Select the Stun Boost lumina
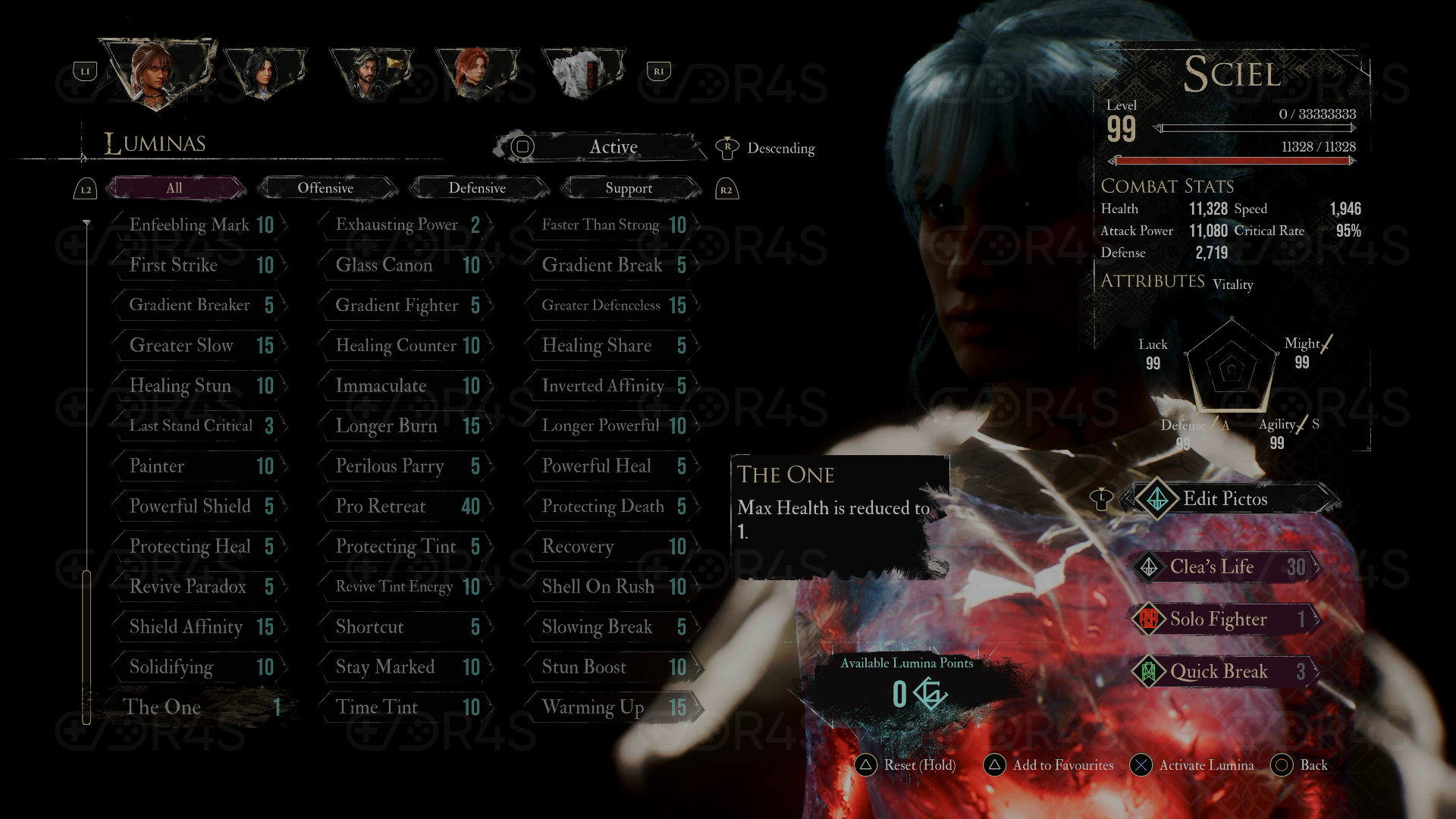This screenshot has height=819, width=1456. 613,667
